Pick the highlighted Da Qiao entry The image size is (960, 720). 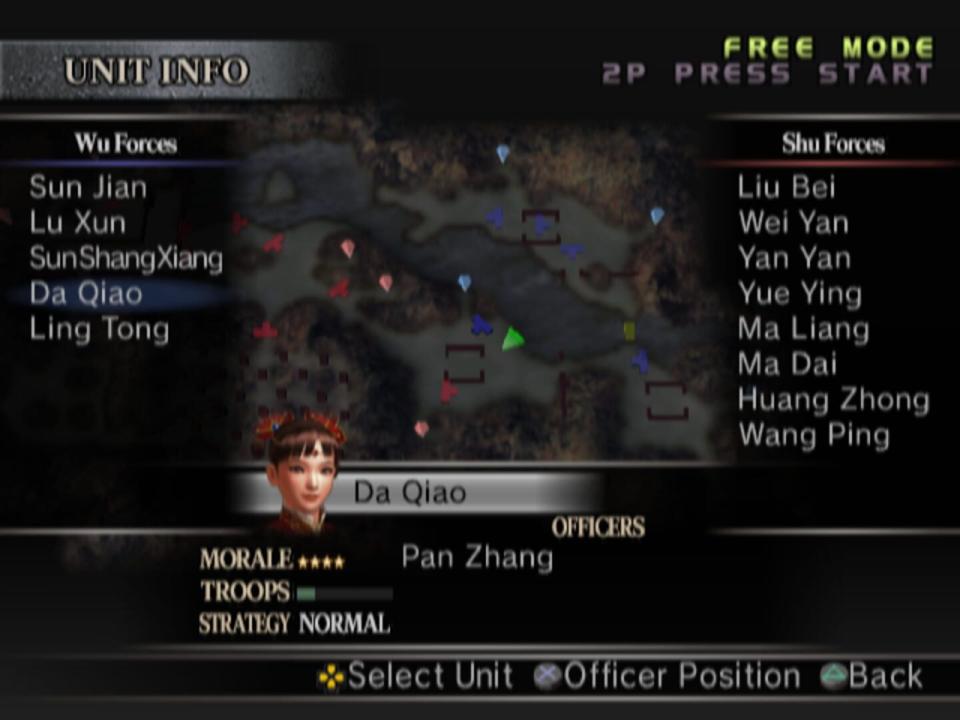coord(86,293)
